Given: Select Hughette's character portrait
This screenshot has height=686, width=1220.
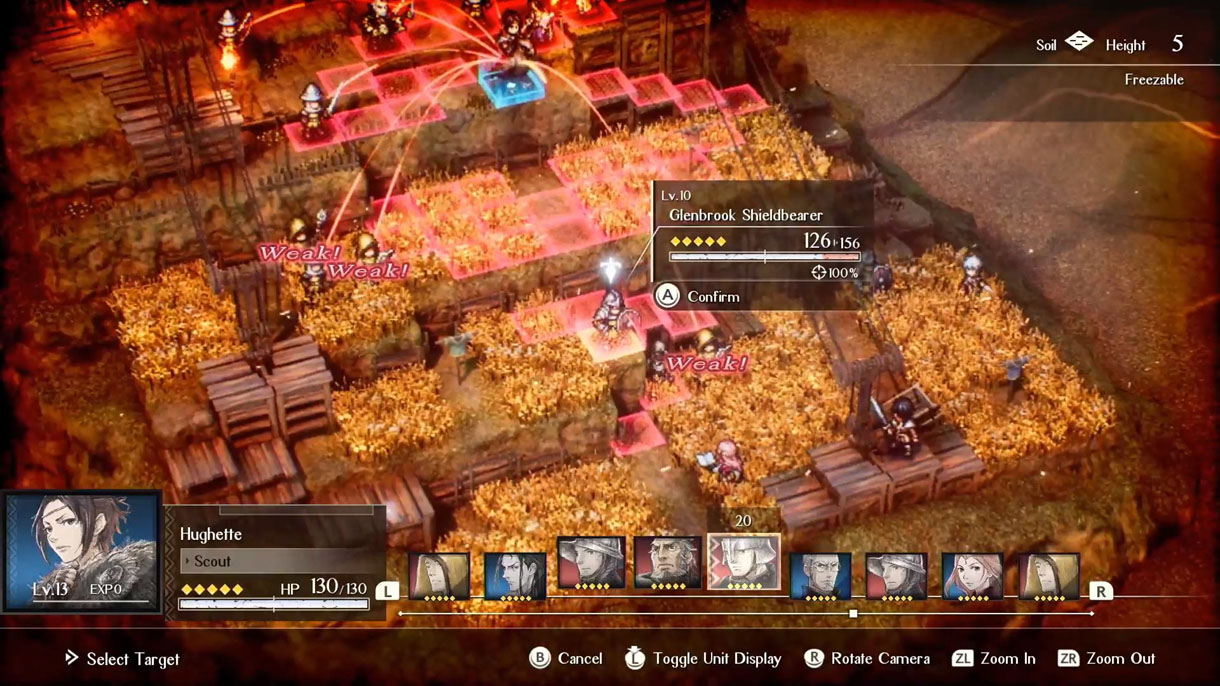Looking at the screenshot, I should 82,550.
